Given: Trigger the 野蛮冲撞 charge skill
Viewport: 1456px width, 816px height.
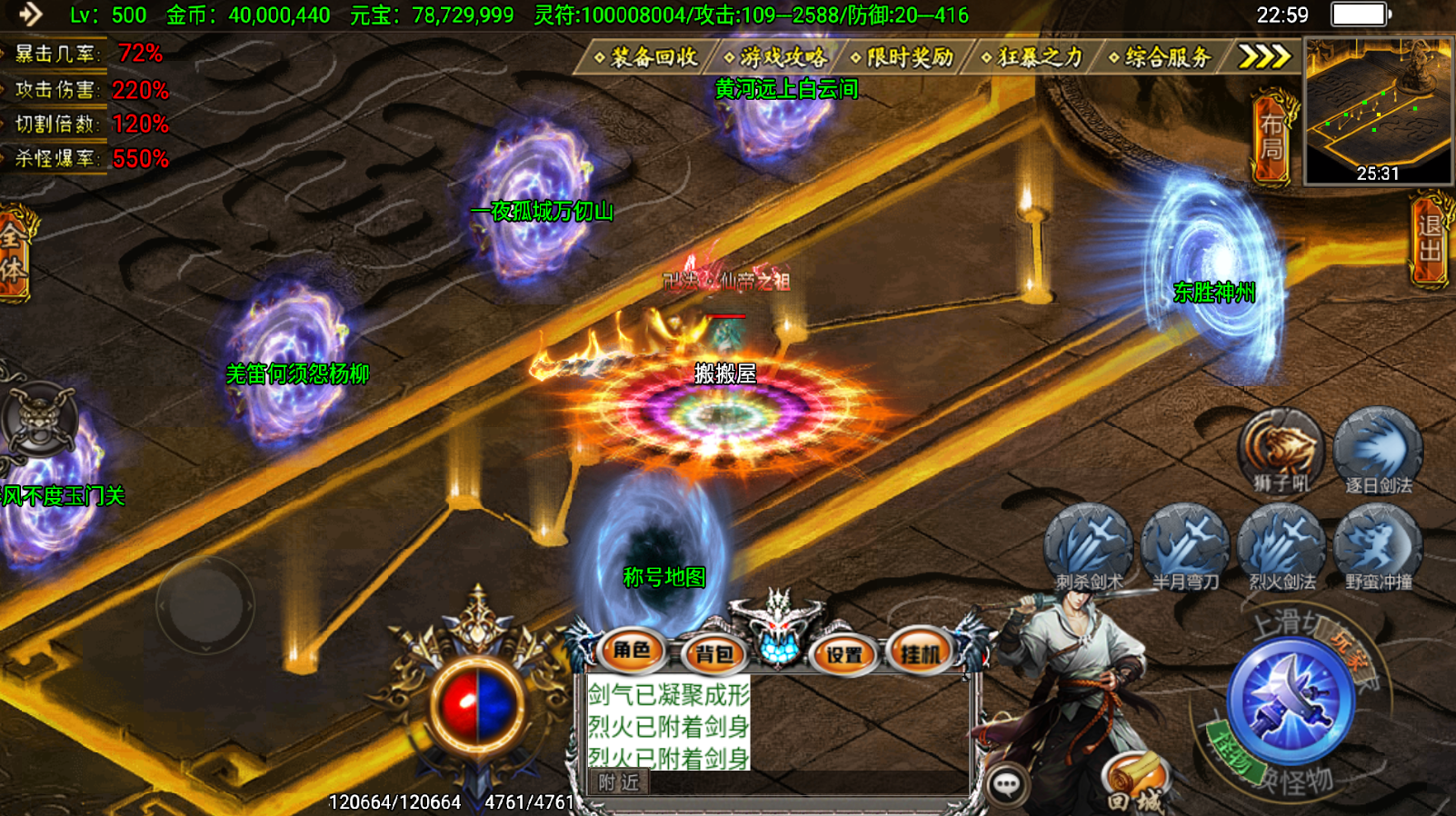Looking at the screenshot, I should 1378,547.
